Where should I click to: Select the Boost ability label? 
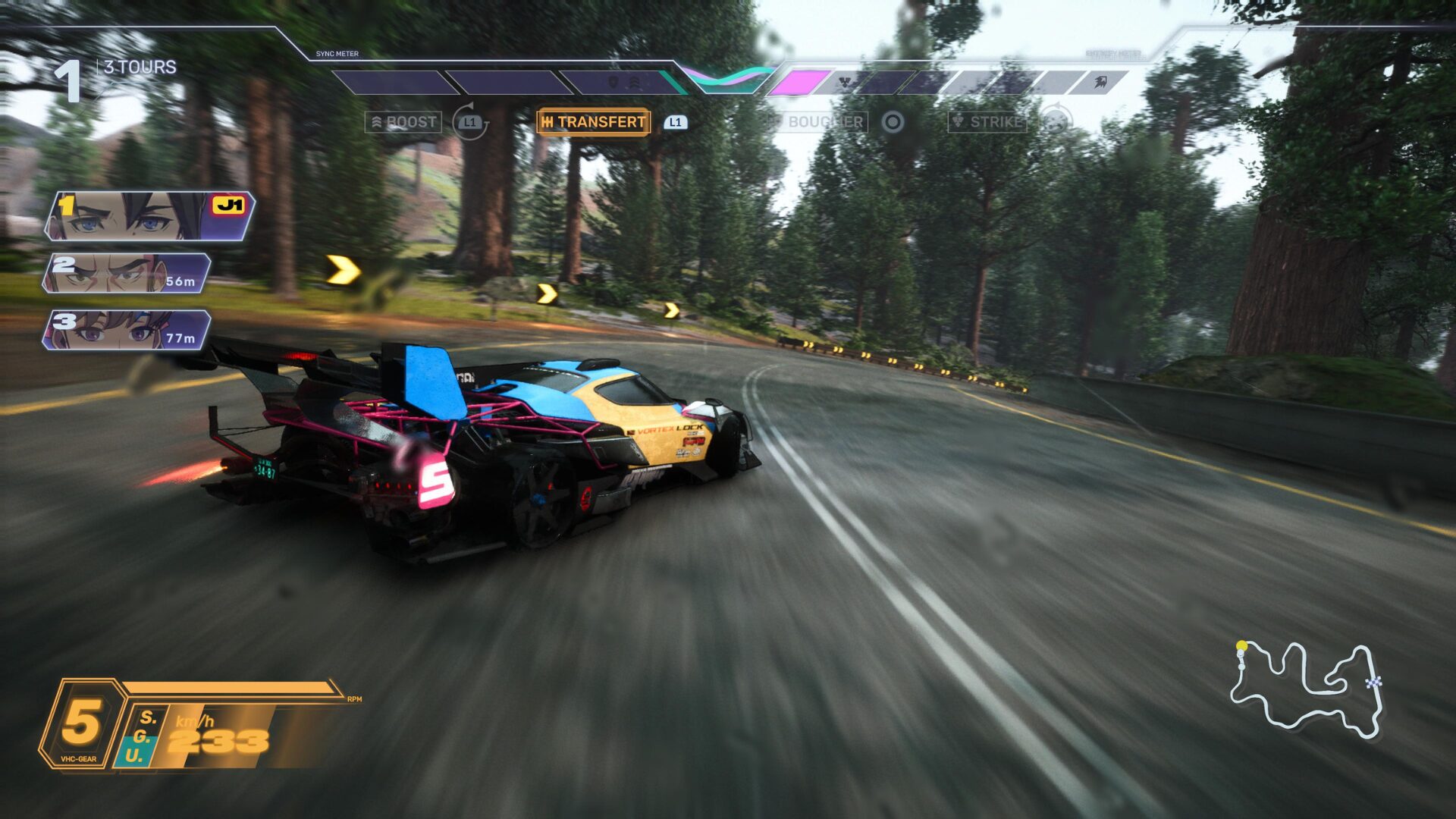[x=403, y=122]
